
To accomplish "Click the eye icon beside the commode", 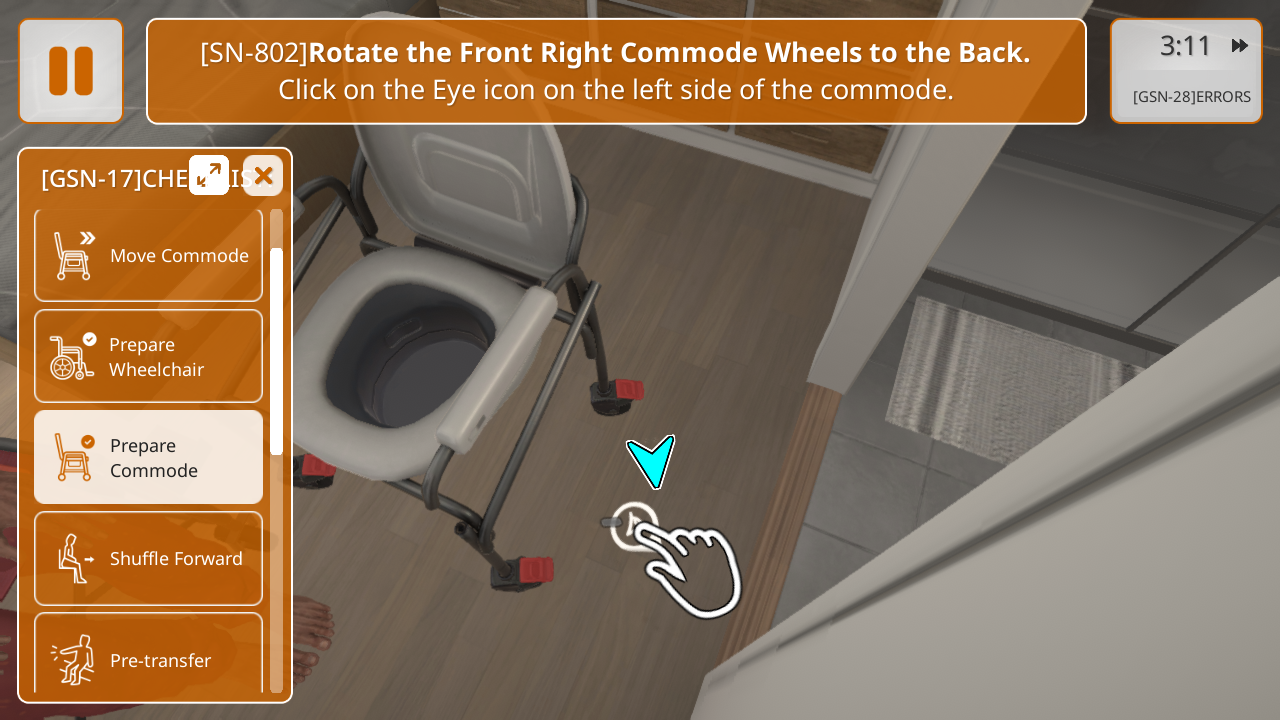I will click(x=632, y=523).
